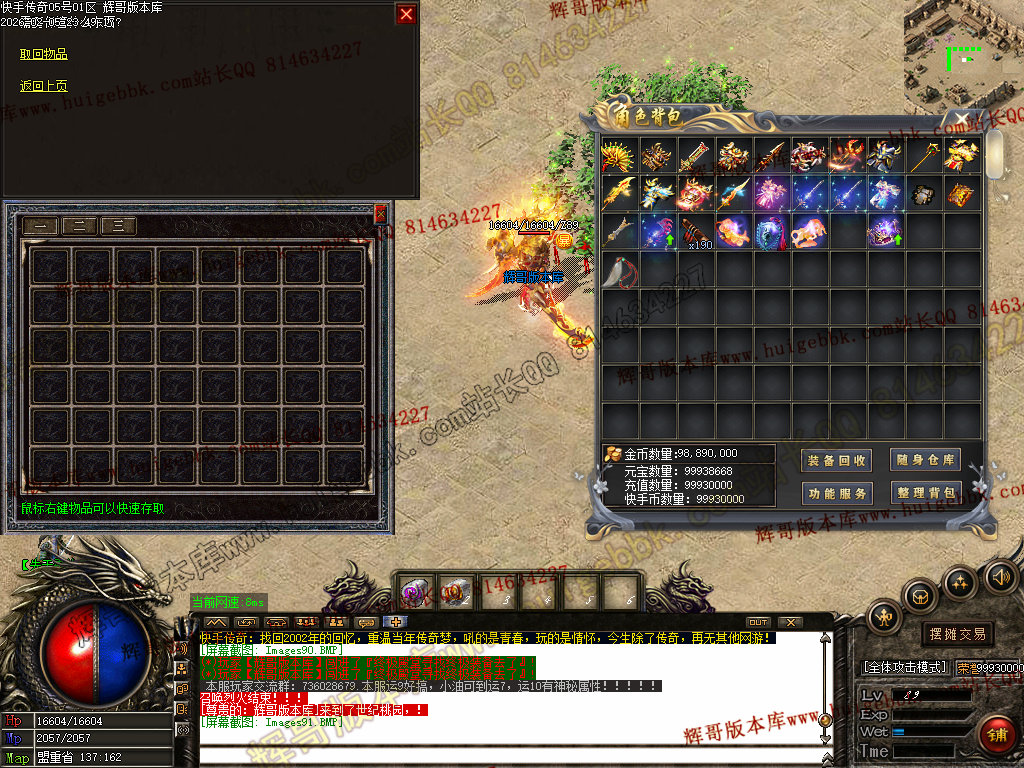Switch to warehouse tab 一

[x=41, y=226]
